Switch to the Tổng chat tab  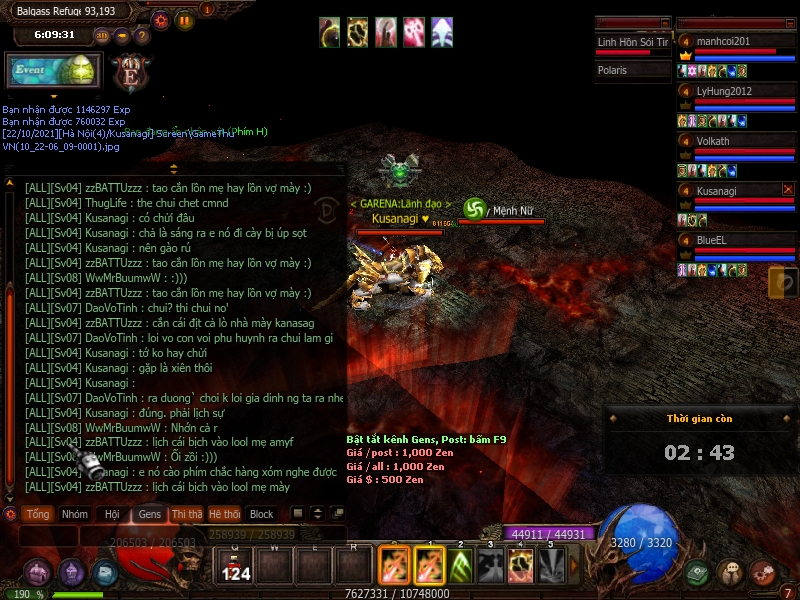[x=38, y=514]
